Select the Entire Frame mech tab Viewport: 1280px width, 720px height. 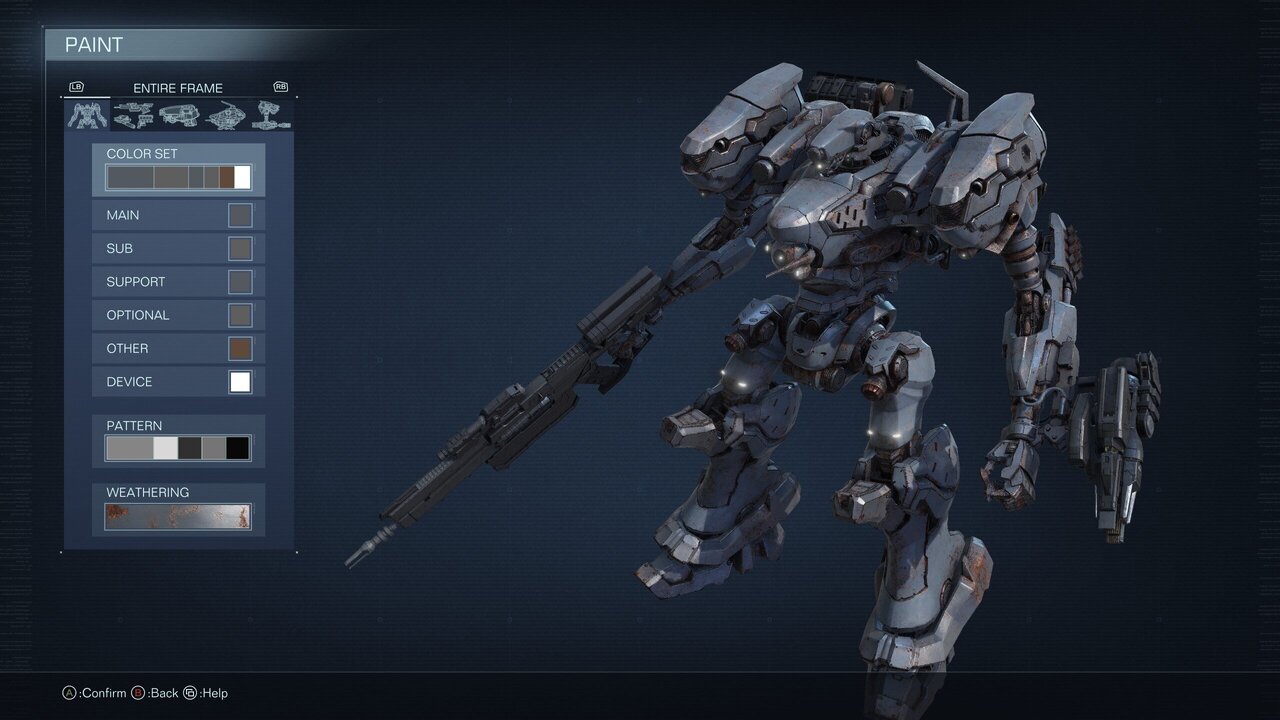point(88,115)
